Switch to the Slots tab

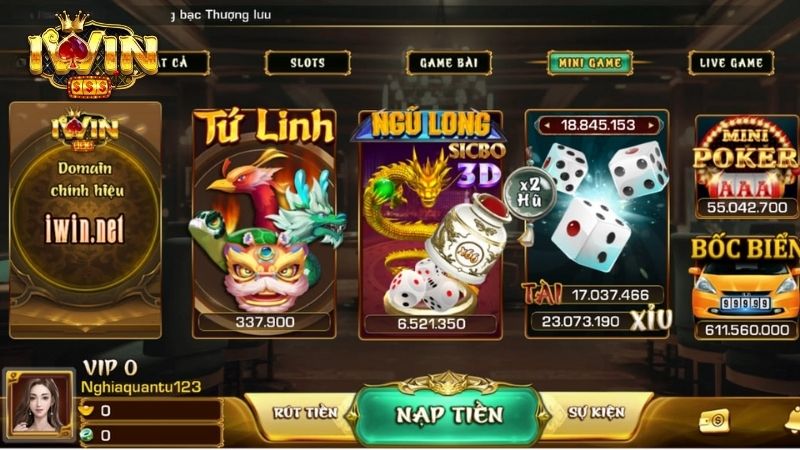point(307,62)
